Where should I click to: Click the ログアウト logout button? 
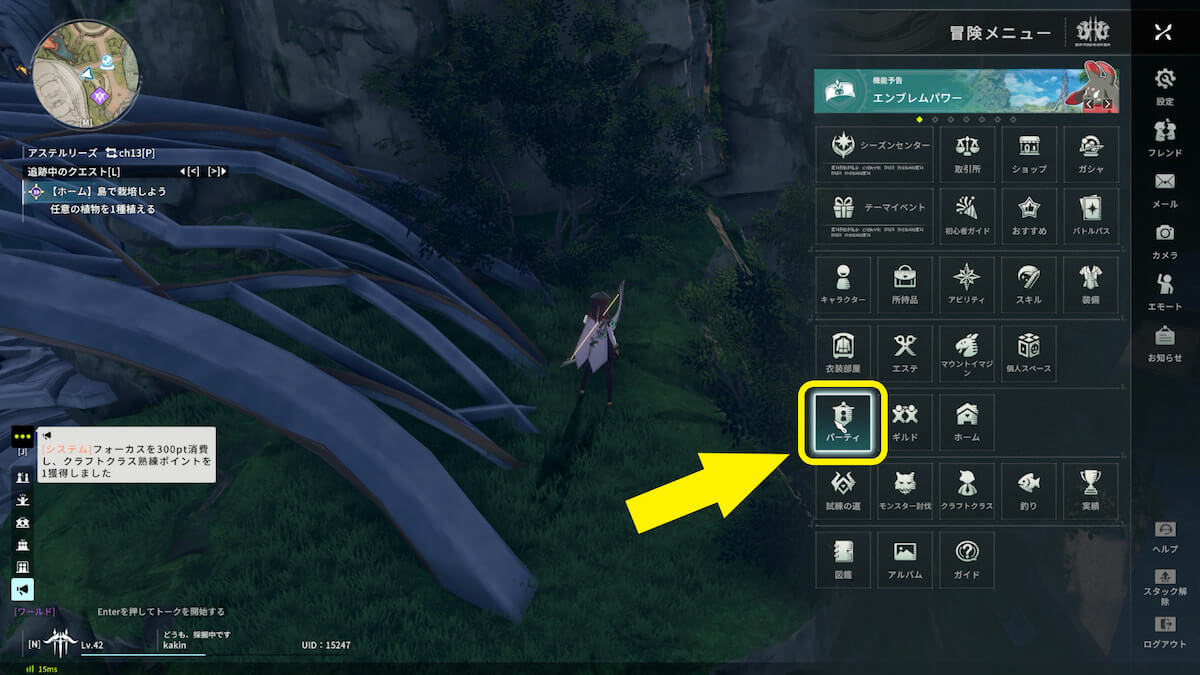pos(1165,632)
